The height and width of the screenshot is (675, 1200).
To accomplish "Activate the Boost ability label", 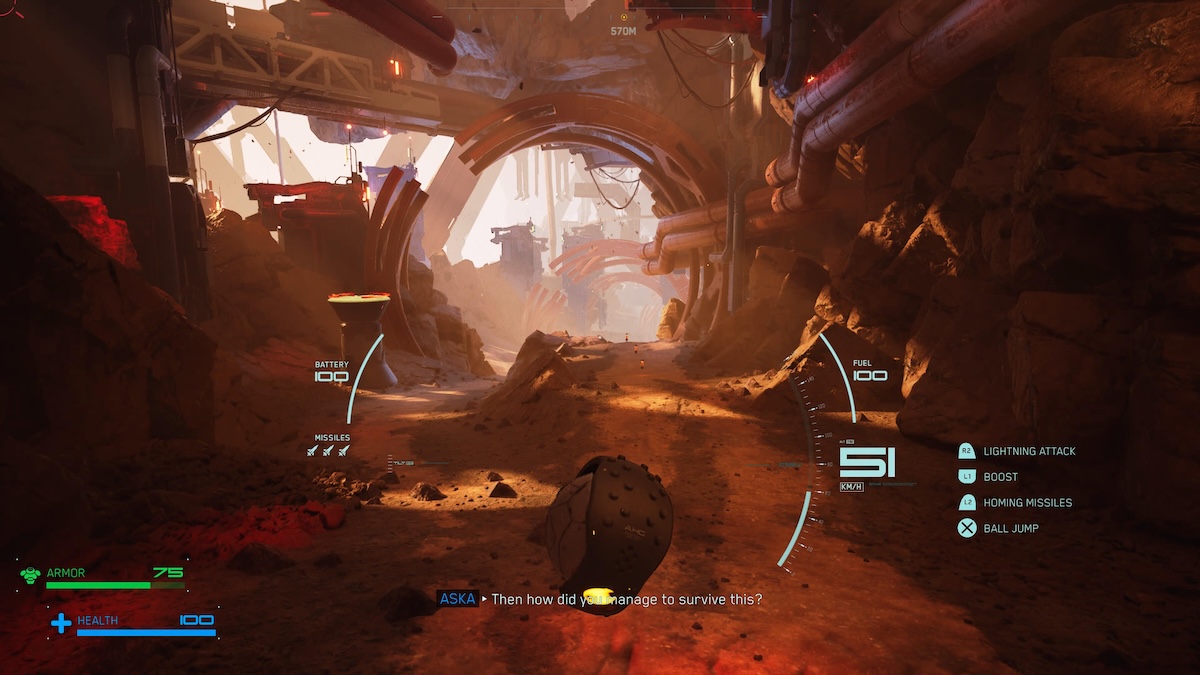I will tap(1000, 477).
